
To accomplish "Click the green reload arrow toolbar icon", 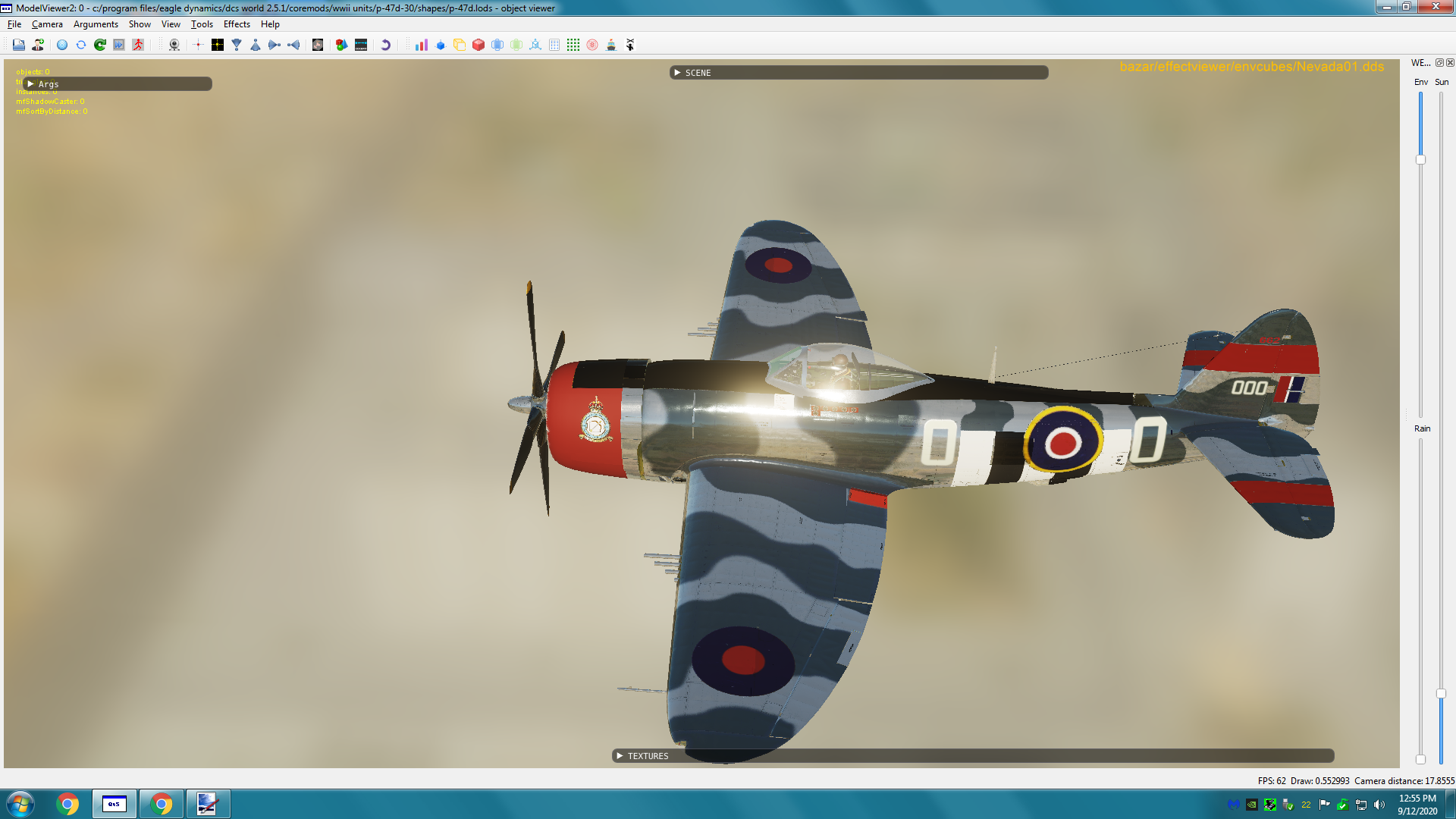I will [100, 45].
